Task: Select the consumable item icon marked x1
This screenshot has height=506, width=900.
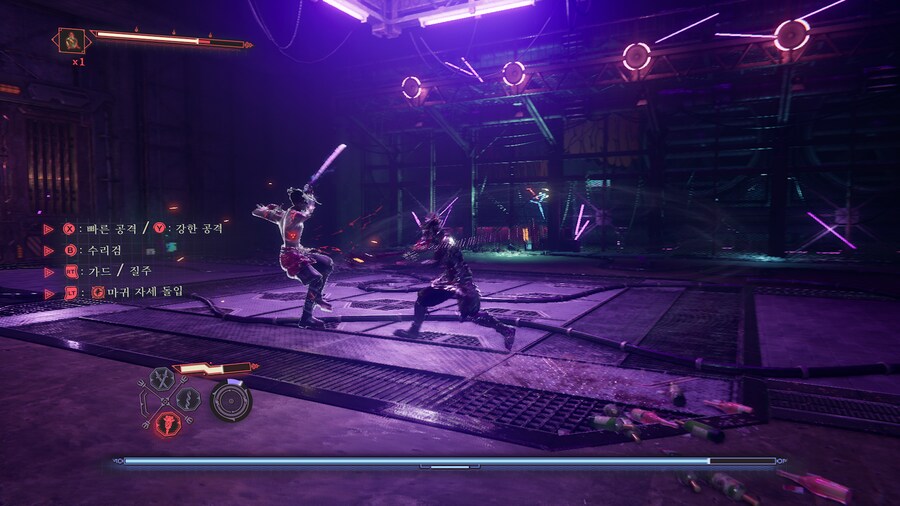Action: [72, 41]
